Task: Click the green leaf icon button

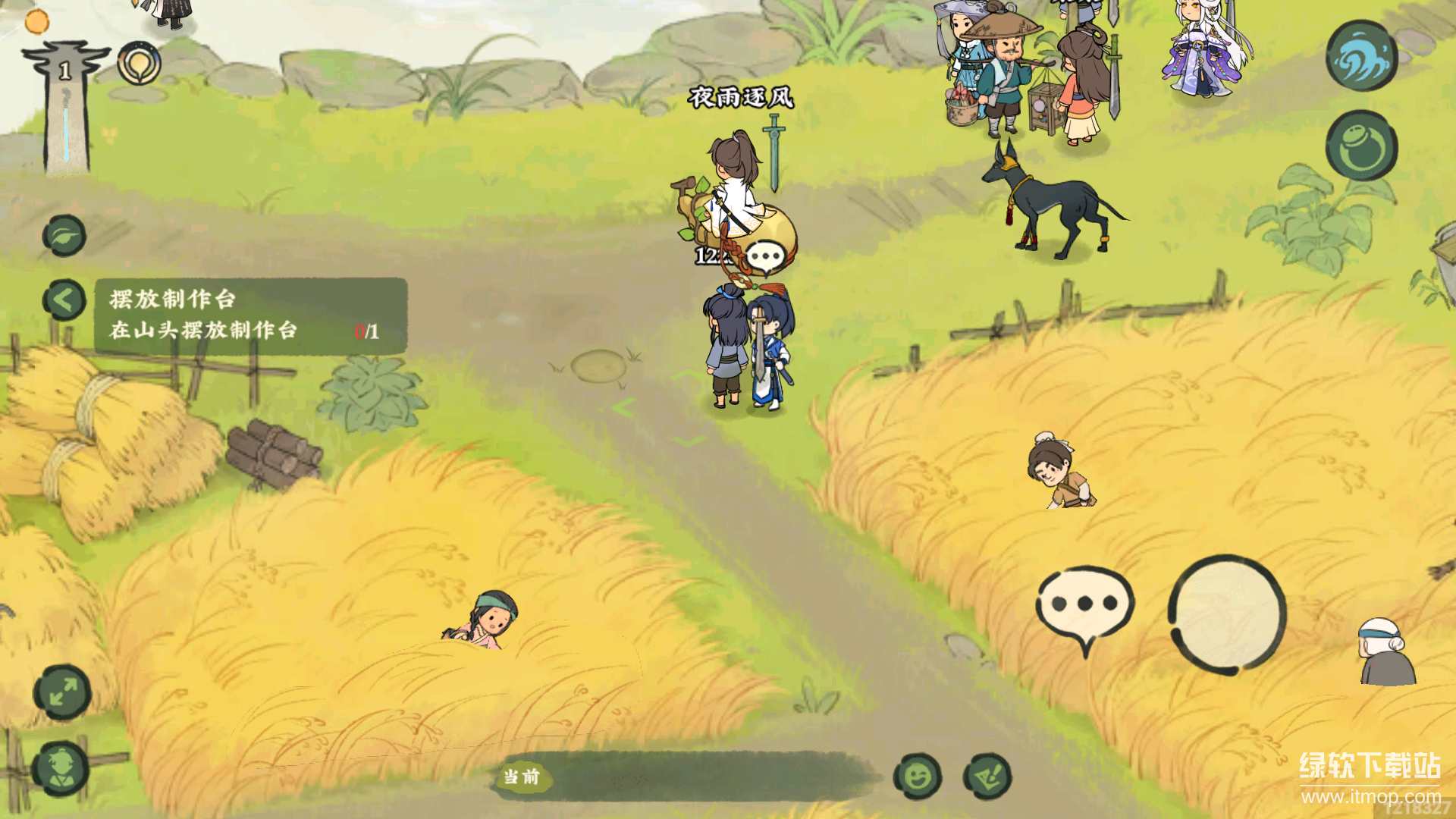Action: (64, 236)
